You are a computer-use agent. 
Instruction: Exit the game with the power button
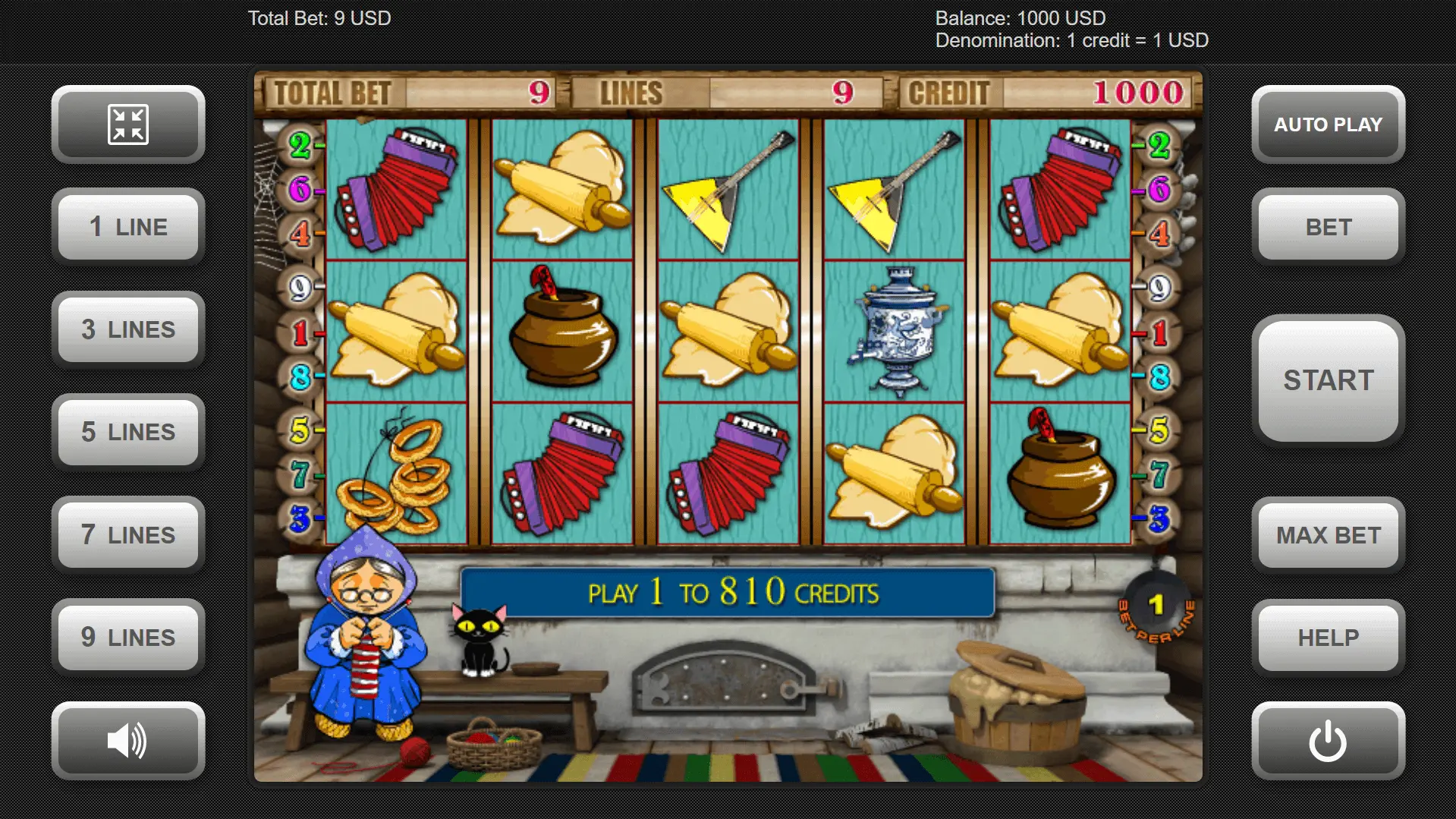click(x=1328, y=741)
